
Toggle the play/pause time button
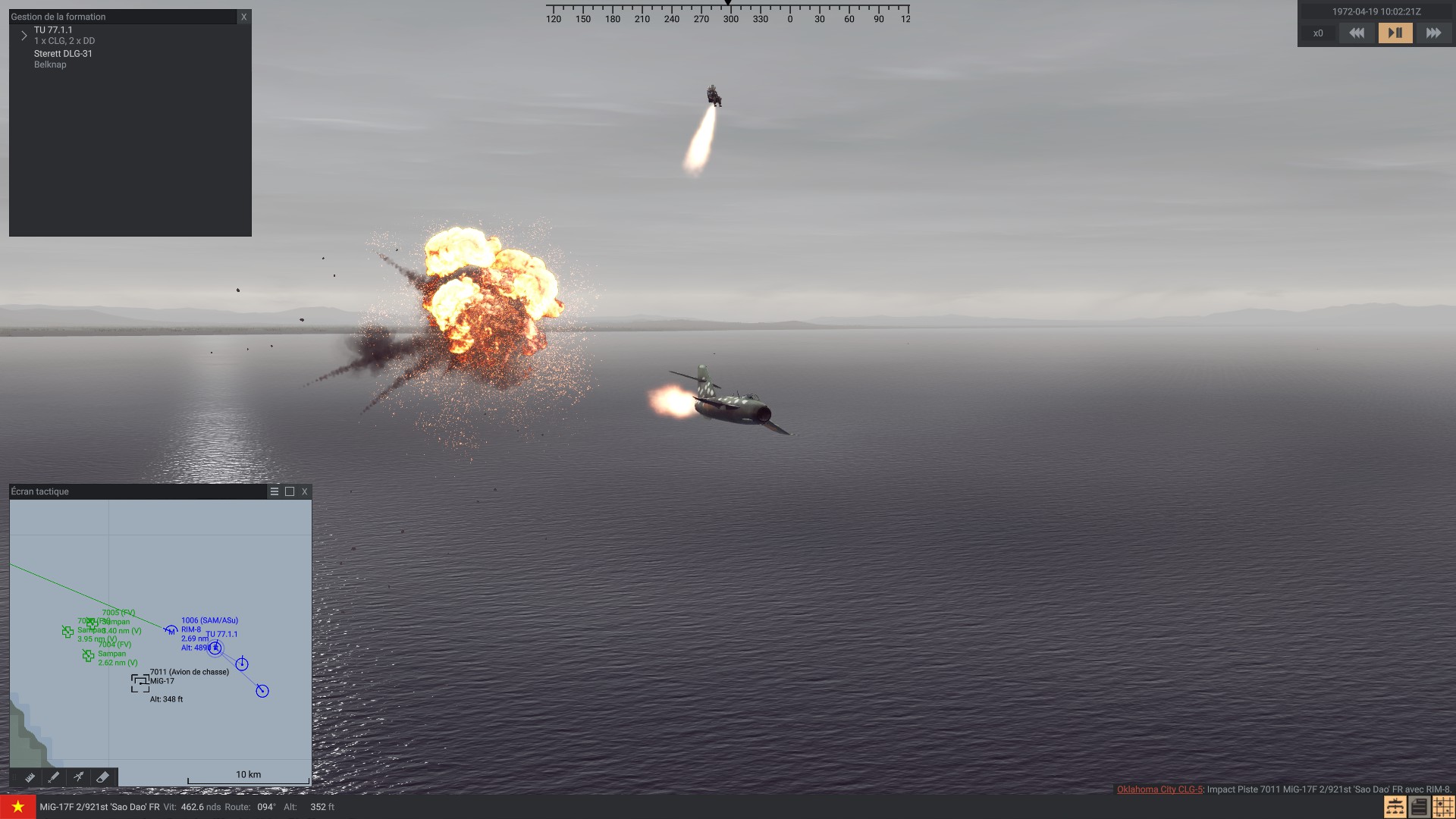point(1395,33)
